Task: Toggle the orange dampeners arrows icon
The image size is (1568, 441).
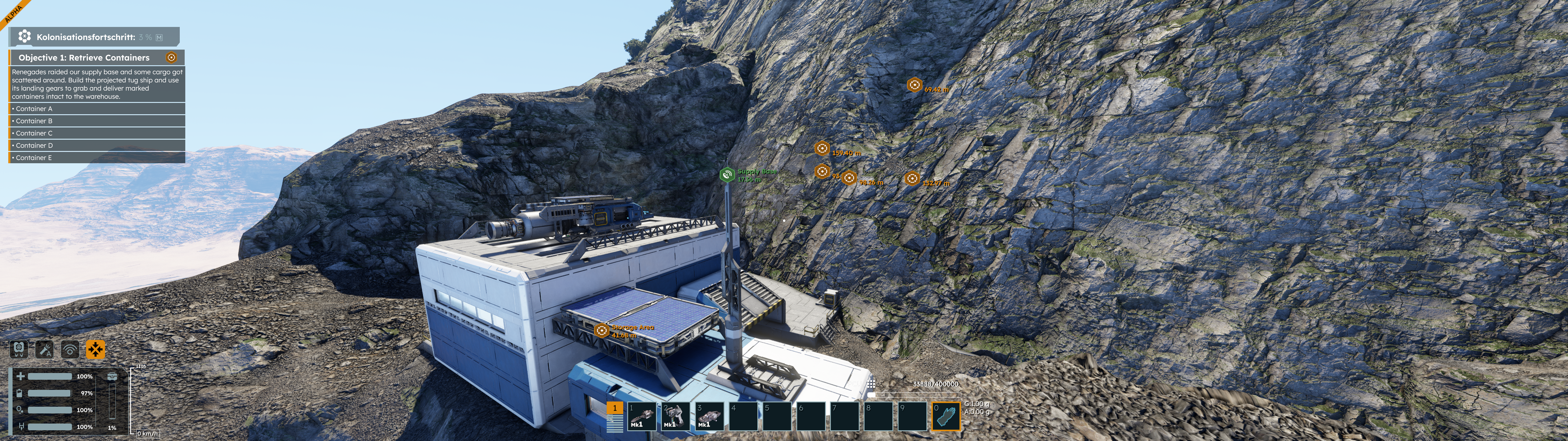Action: [96, 349]
